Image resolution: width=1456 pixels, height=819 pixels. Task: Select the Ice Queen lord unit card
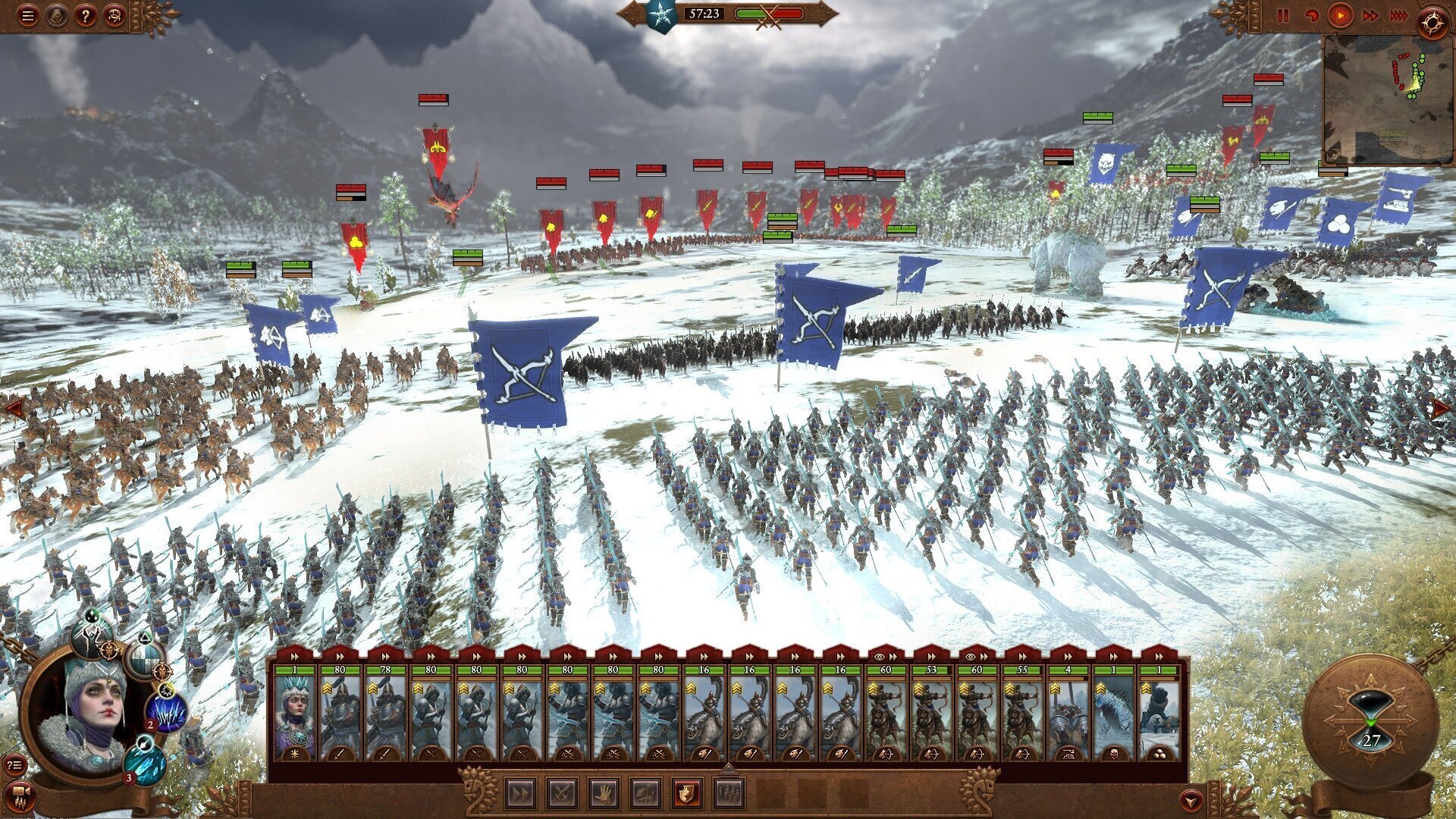coord(294,713)
